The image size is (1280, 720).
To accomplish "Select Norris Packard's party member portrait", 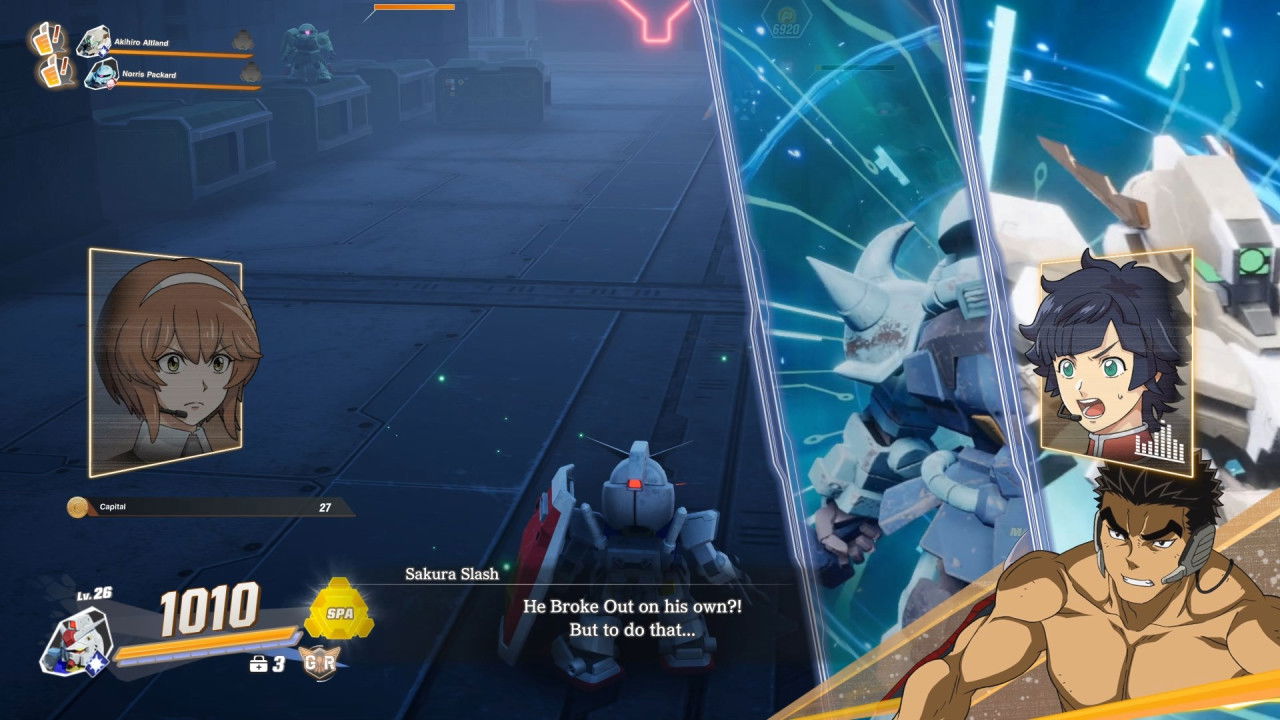I will click(100, 73).
